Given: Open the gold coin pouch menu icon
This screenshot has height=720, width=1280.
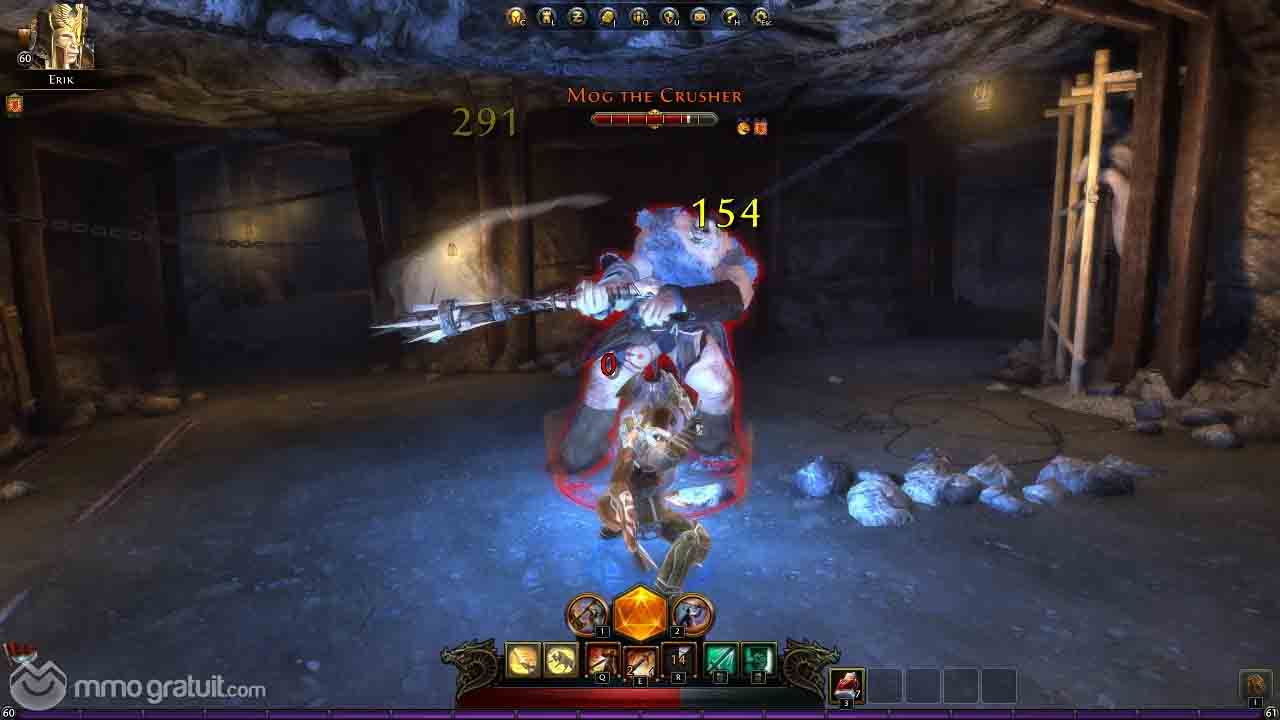Looking at the screenshot, I should point(608,16).
